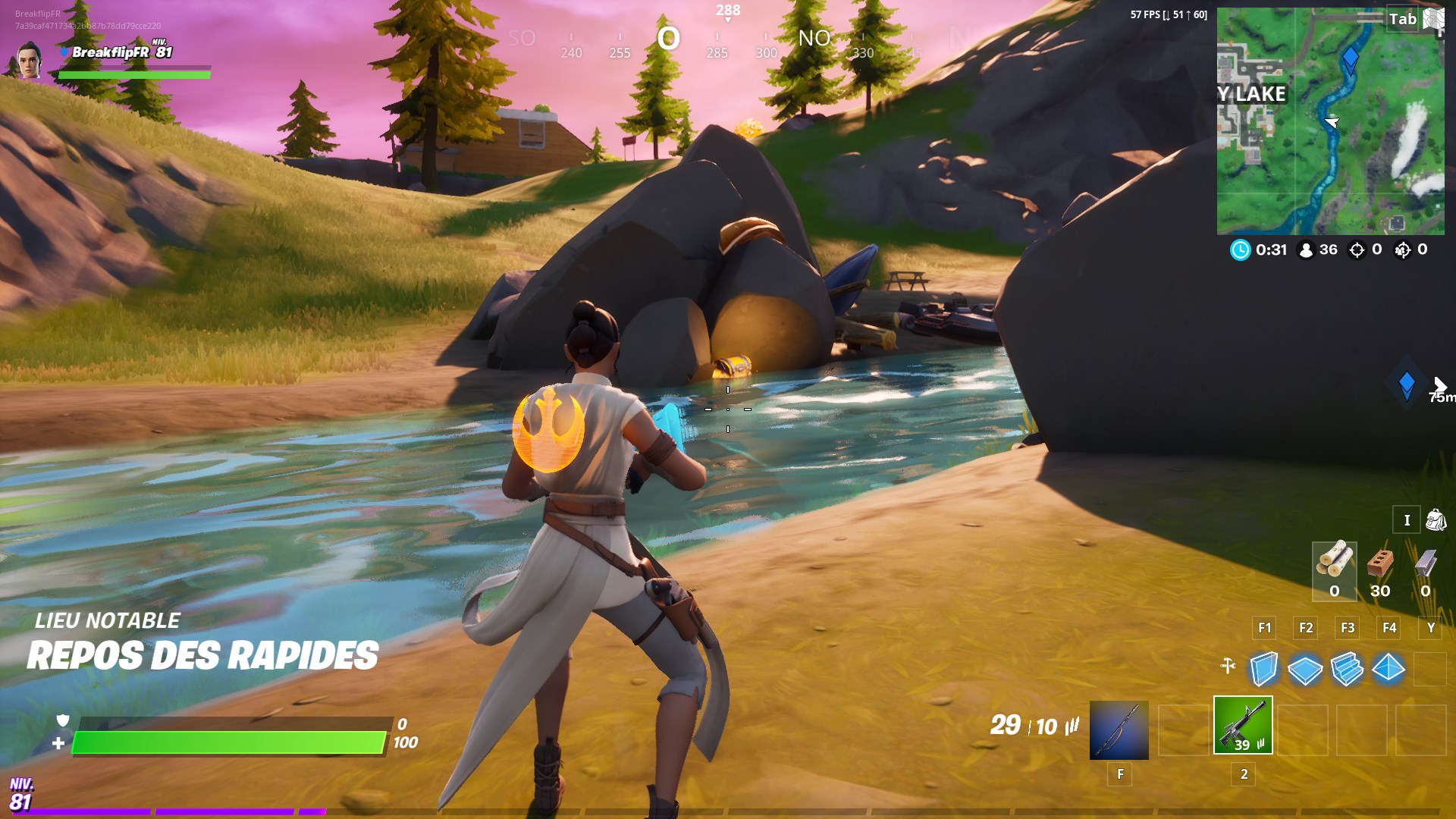1456x819 pixels.
Task: Click the storm timer clock icon
Action: 1241,250
